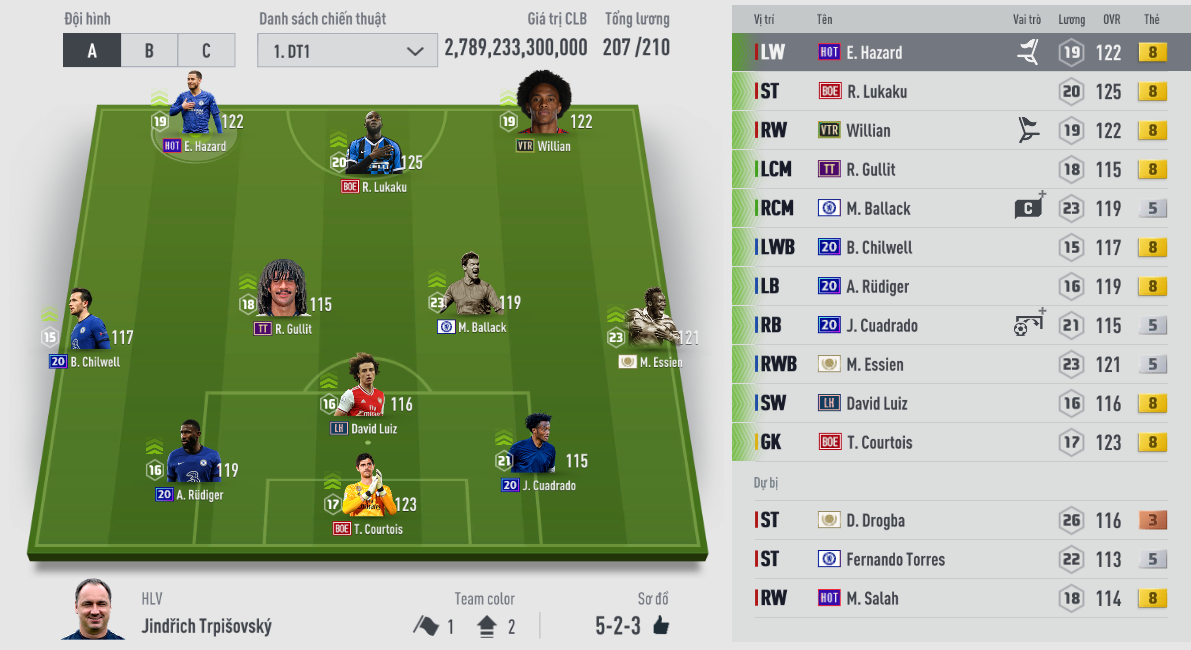Choose R. Lukaku row in the lineup list
This screenshot has height=650, width=1191.
point(960,92)
